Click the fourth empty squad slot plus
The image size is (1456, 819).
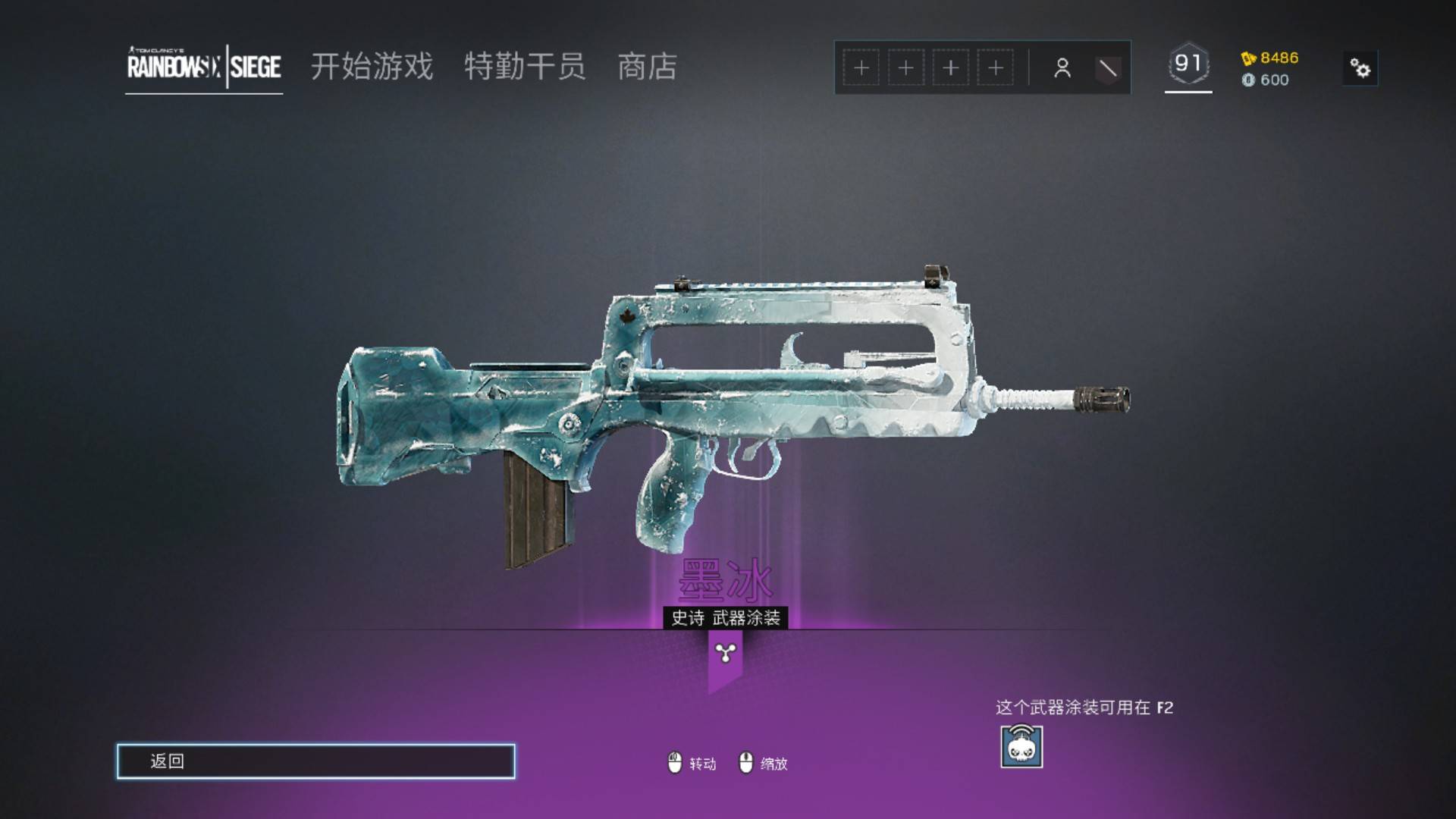tap(996, 67)
